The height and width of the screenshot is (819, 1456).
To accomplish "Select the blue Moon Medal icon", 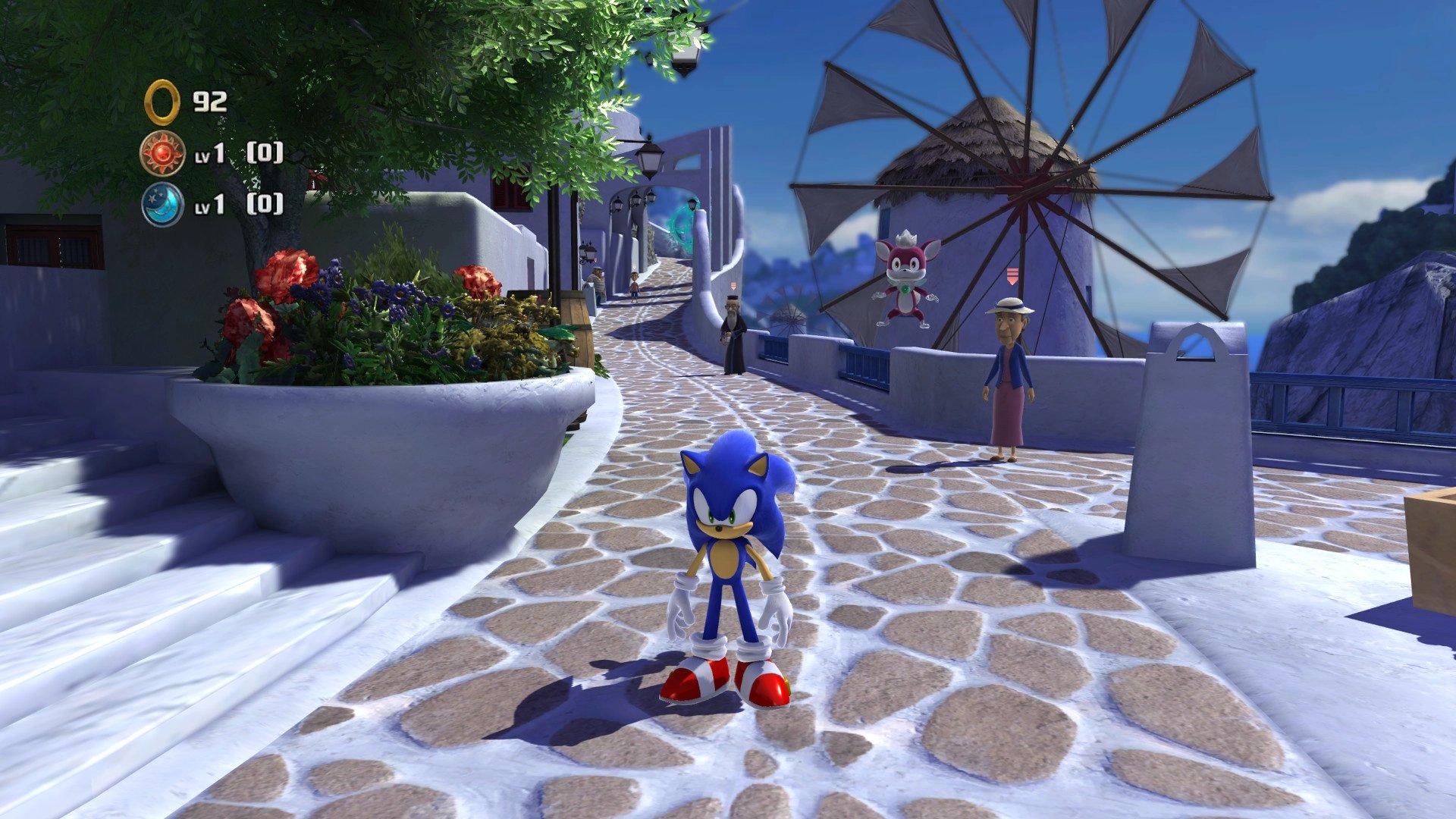I will (162, 204).
